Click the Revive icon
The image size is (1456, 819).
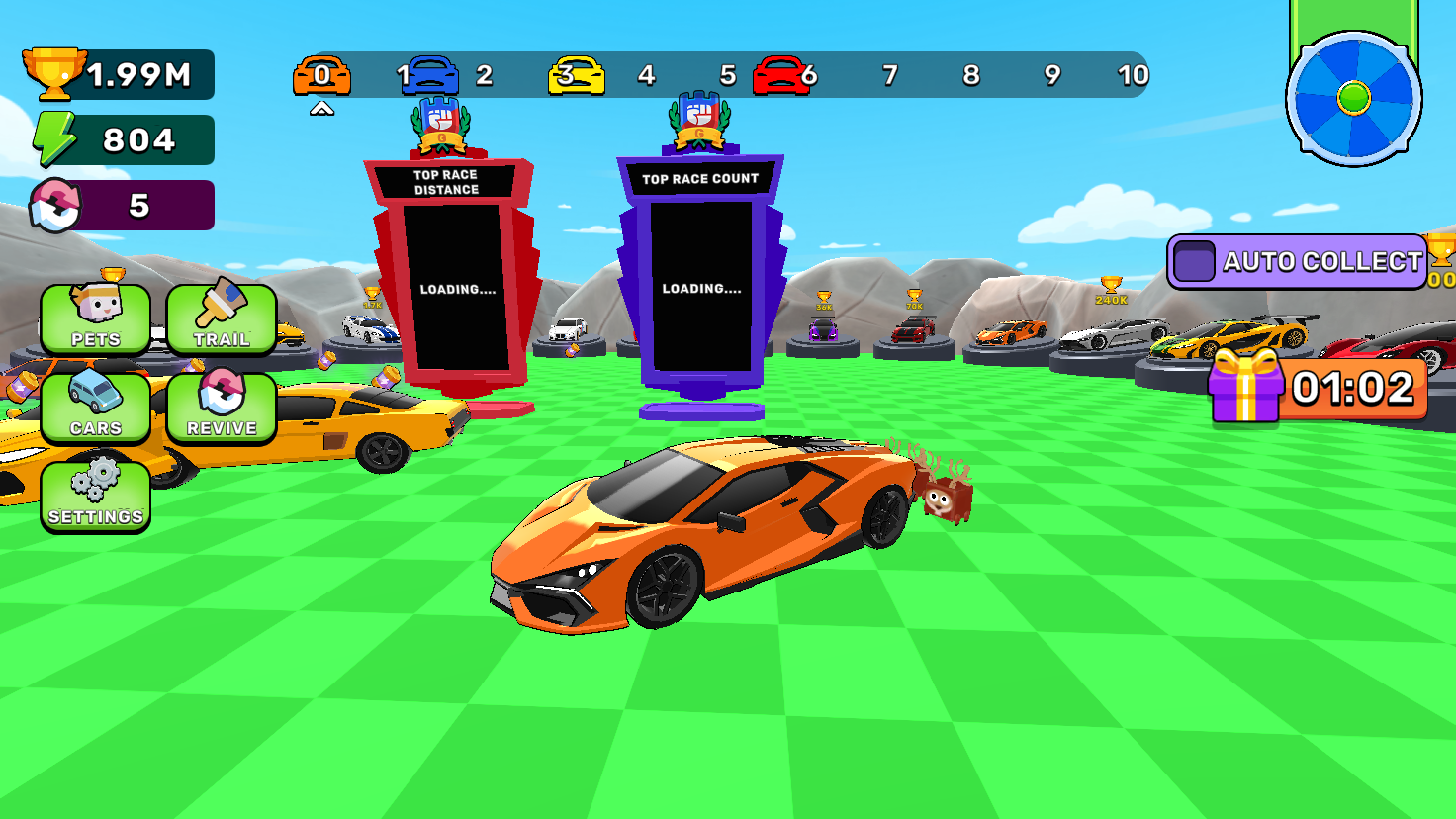pyautogui.click(x=224, y=408)
